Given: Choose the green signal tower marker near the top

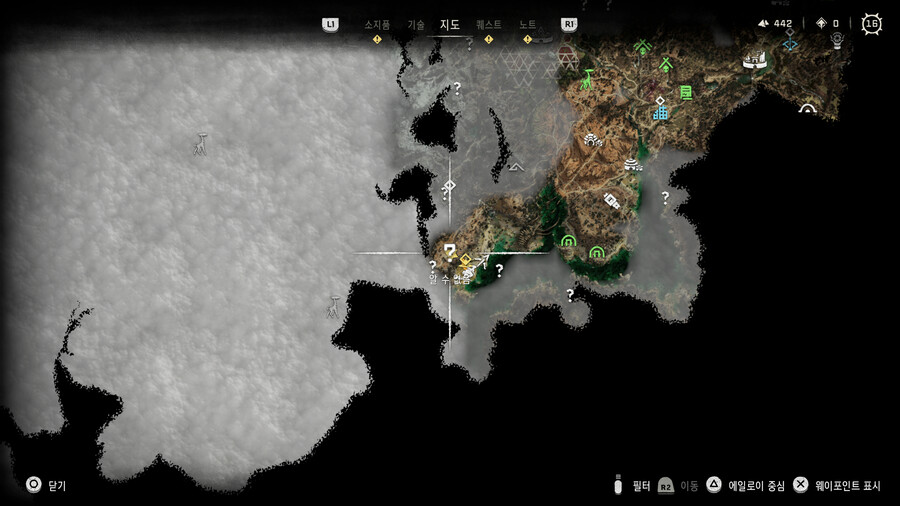Looking at the screenshot, I should coord(642,47).
